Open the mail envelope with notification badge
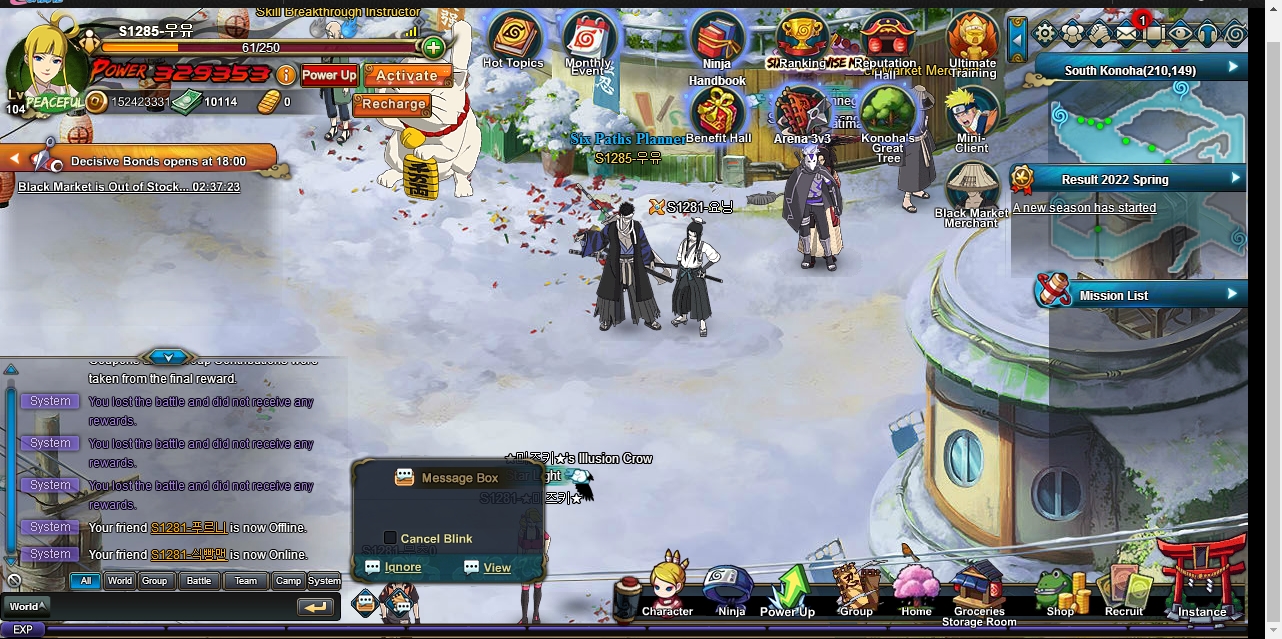This screenshot has width=1282, height=639. point(1127,34)
